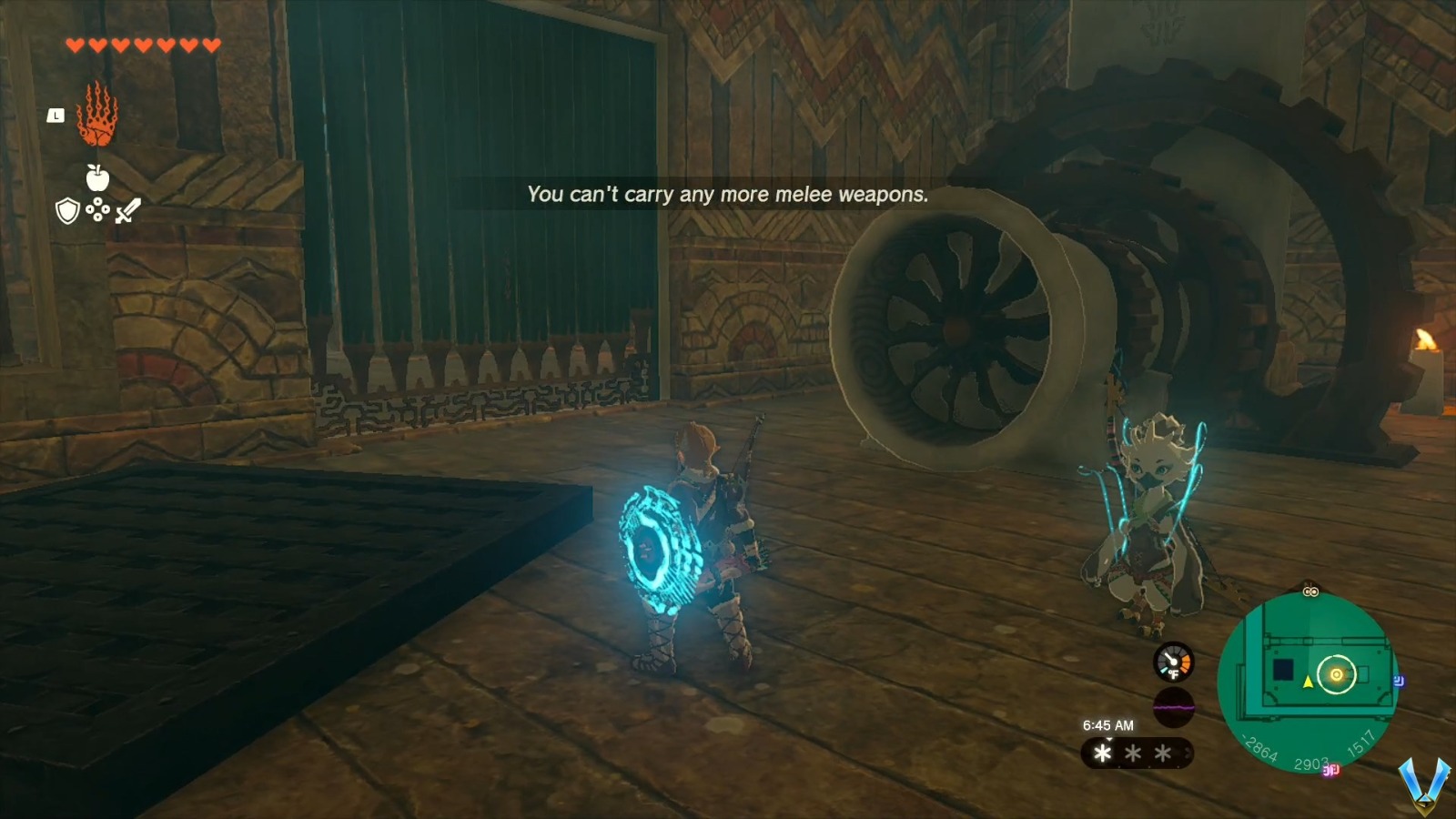Expand the snowflake status bar via its right chevron

click(x=1188, y=751)
